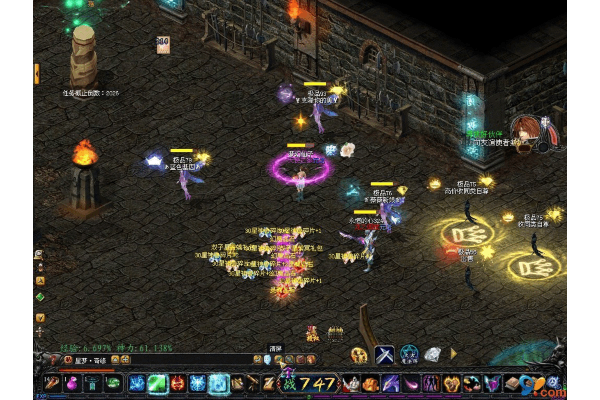This screenshot has width=600, height=400.
Task: Click the golden figure icon above hotbar
Action: (x=359, y=355)
